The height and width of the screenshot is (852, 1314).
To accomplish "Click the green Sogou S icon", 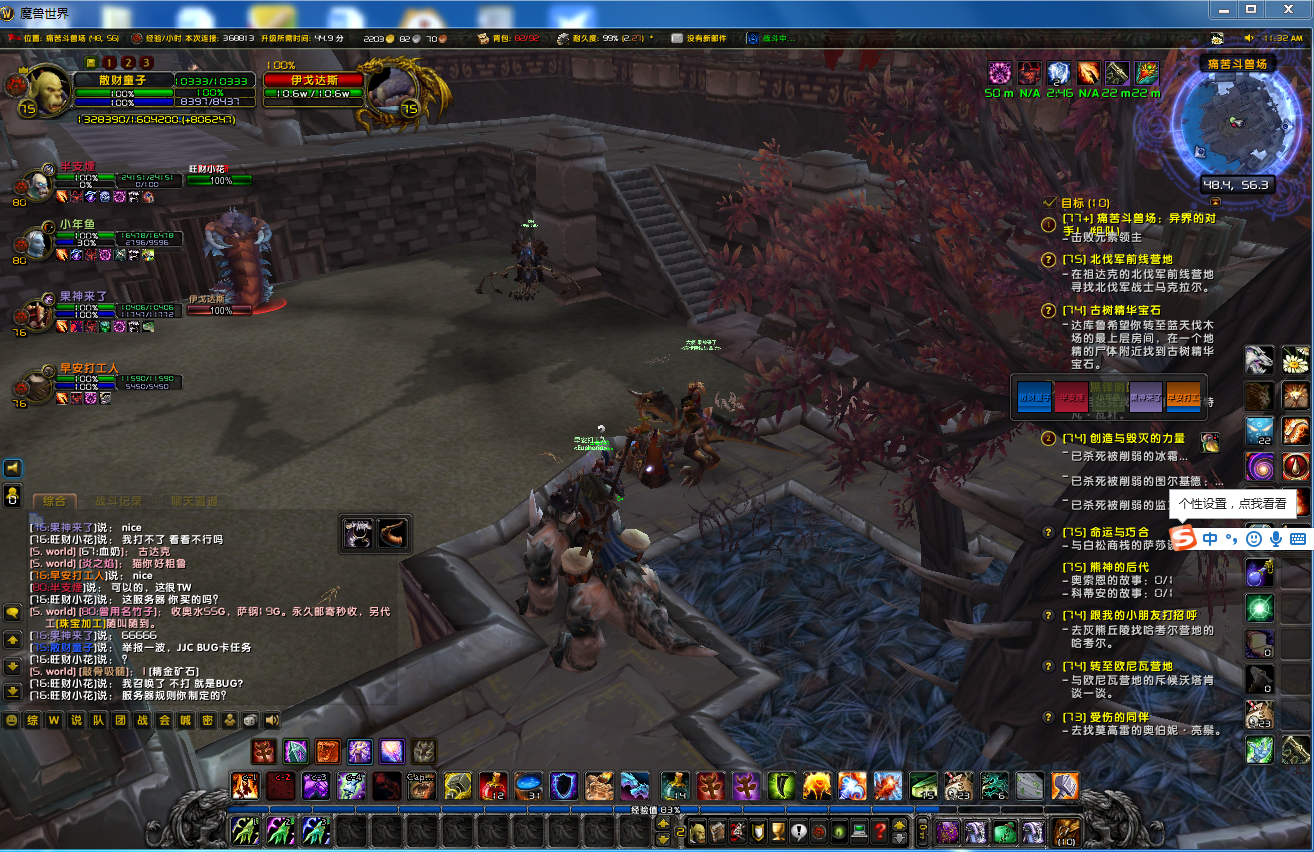I will tap(1183, 537).
